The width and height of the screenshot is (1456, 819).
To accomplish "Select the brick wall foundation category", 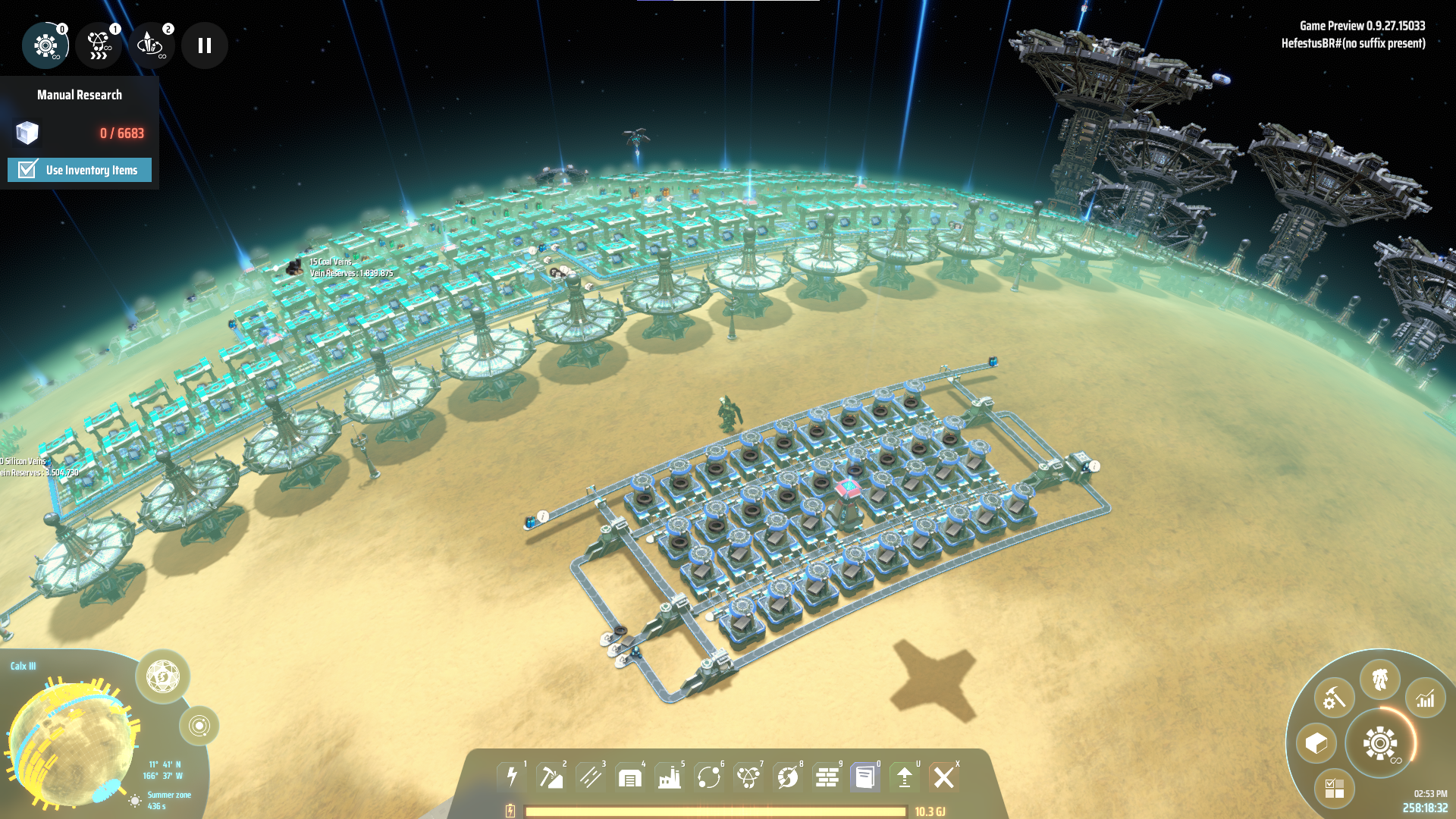I will click(827, 777).
